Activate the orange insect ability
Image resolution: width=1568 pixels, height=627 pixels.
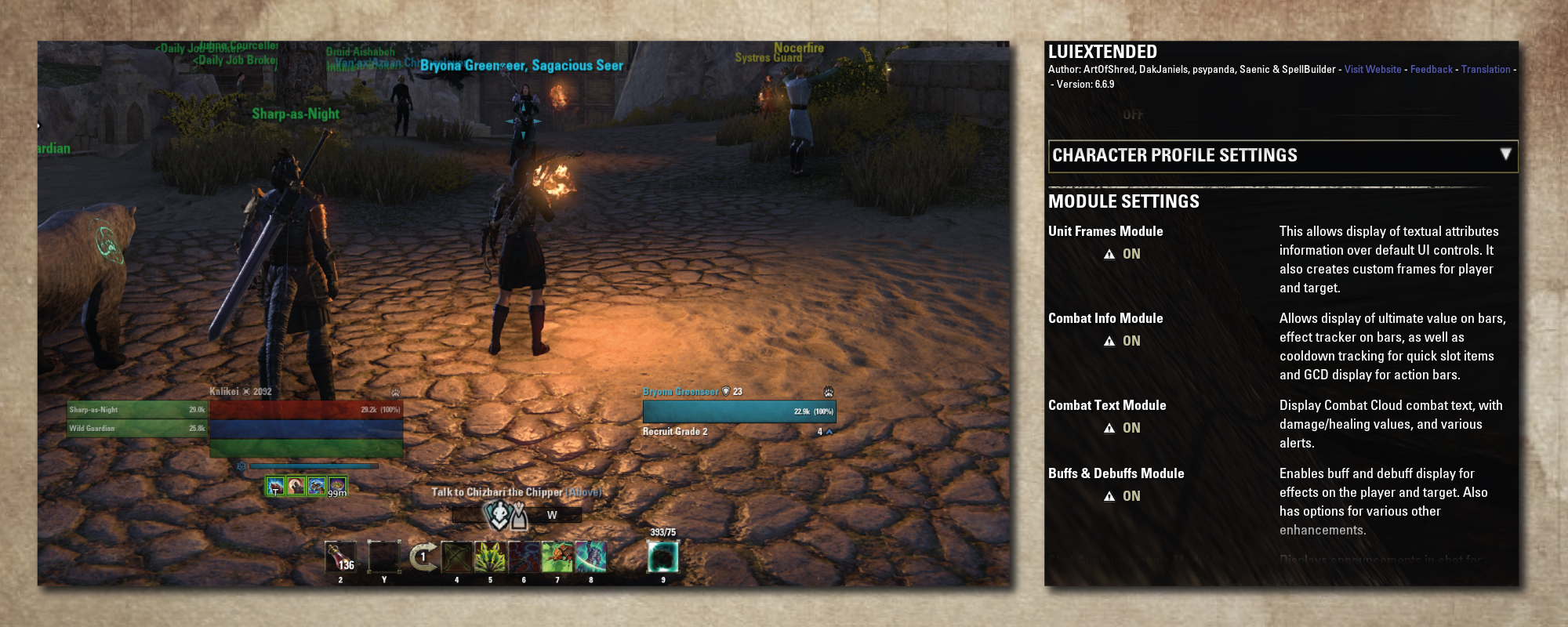click(557, 557)
